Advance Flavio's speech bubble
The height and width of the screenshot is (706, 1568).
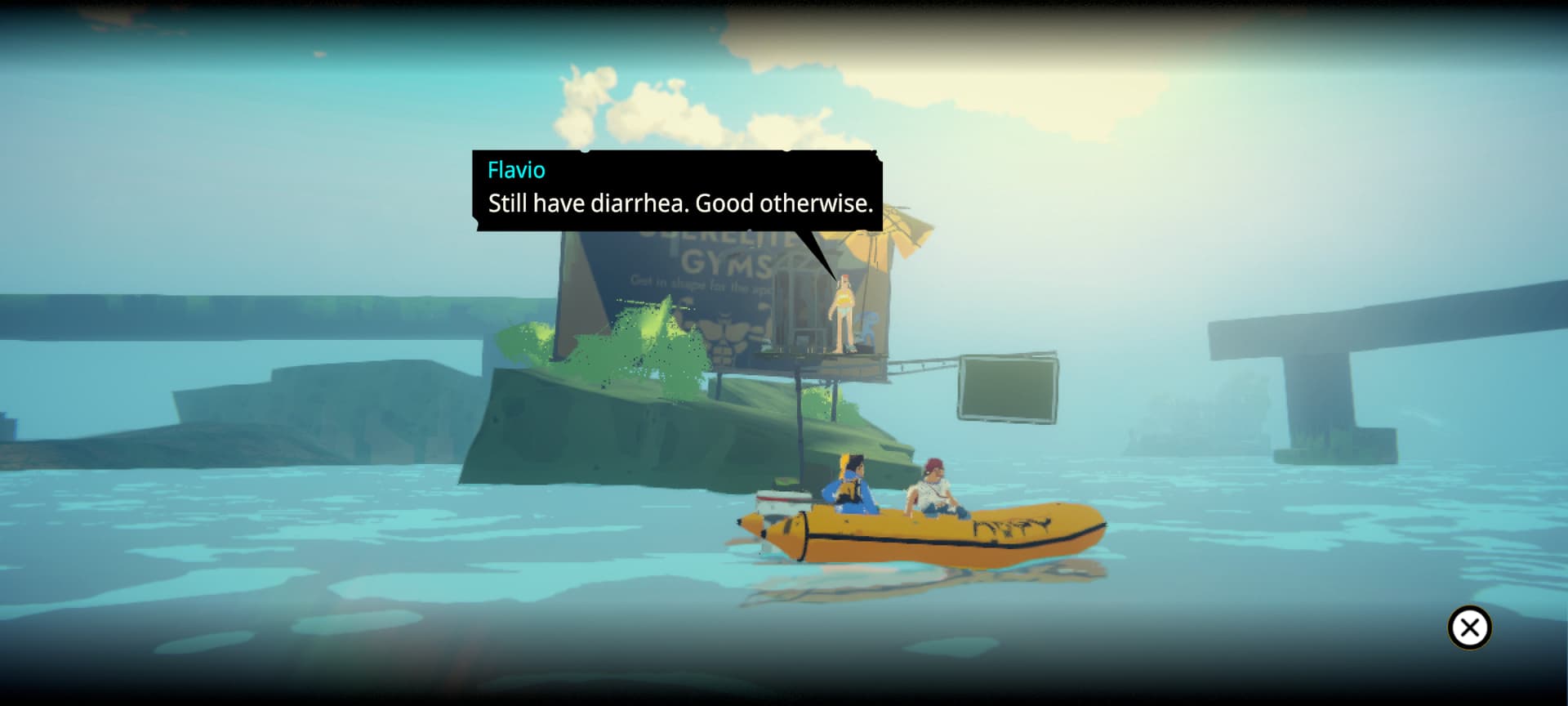677,190
